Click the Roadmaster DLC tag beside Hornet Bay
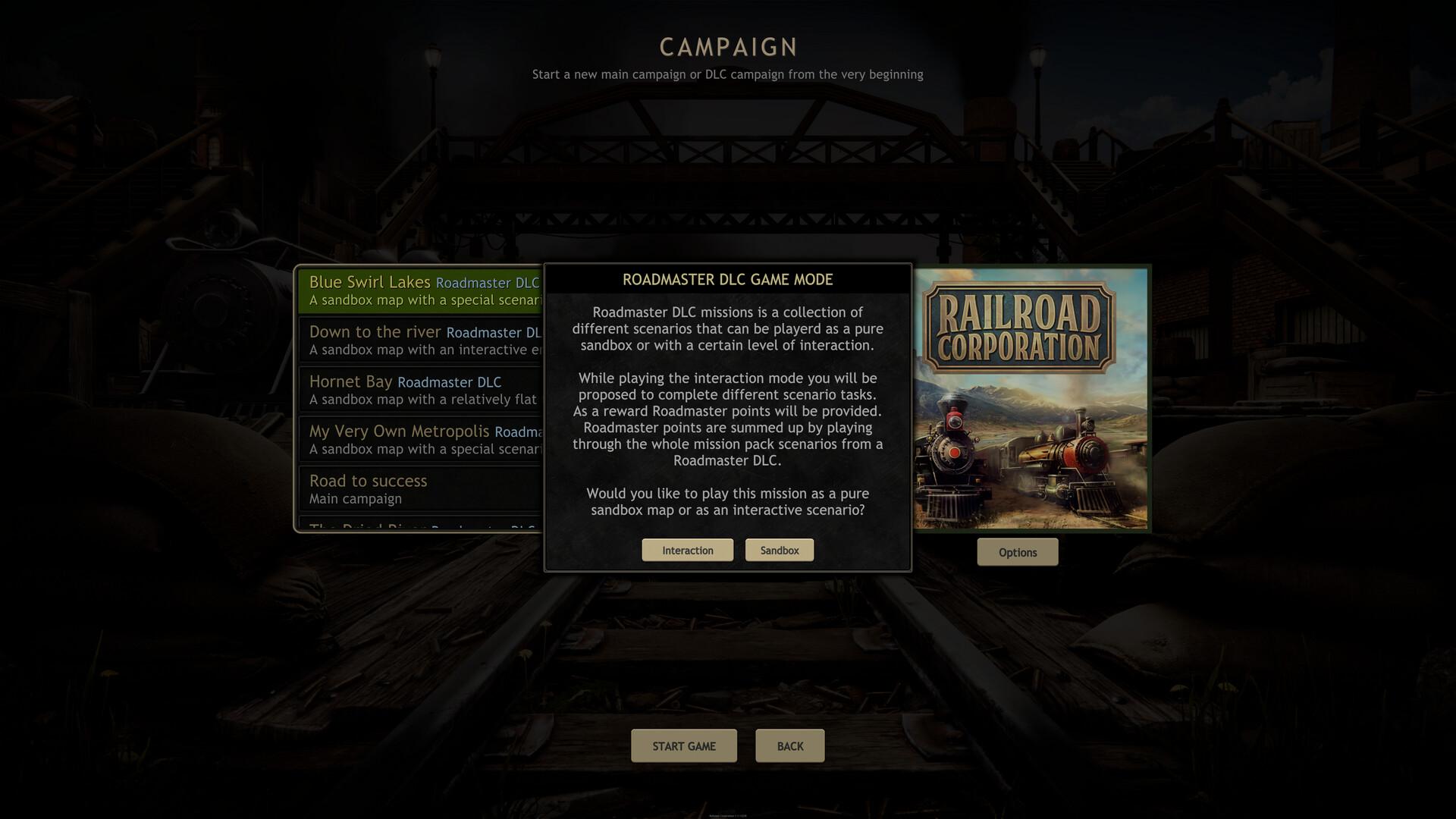 point(451,382)
